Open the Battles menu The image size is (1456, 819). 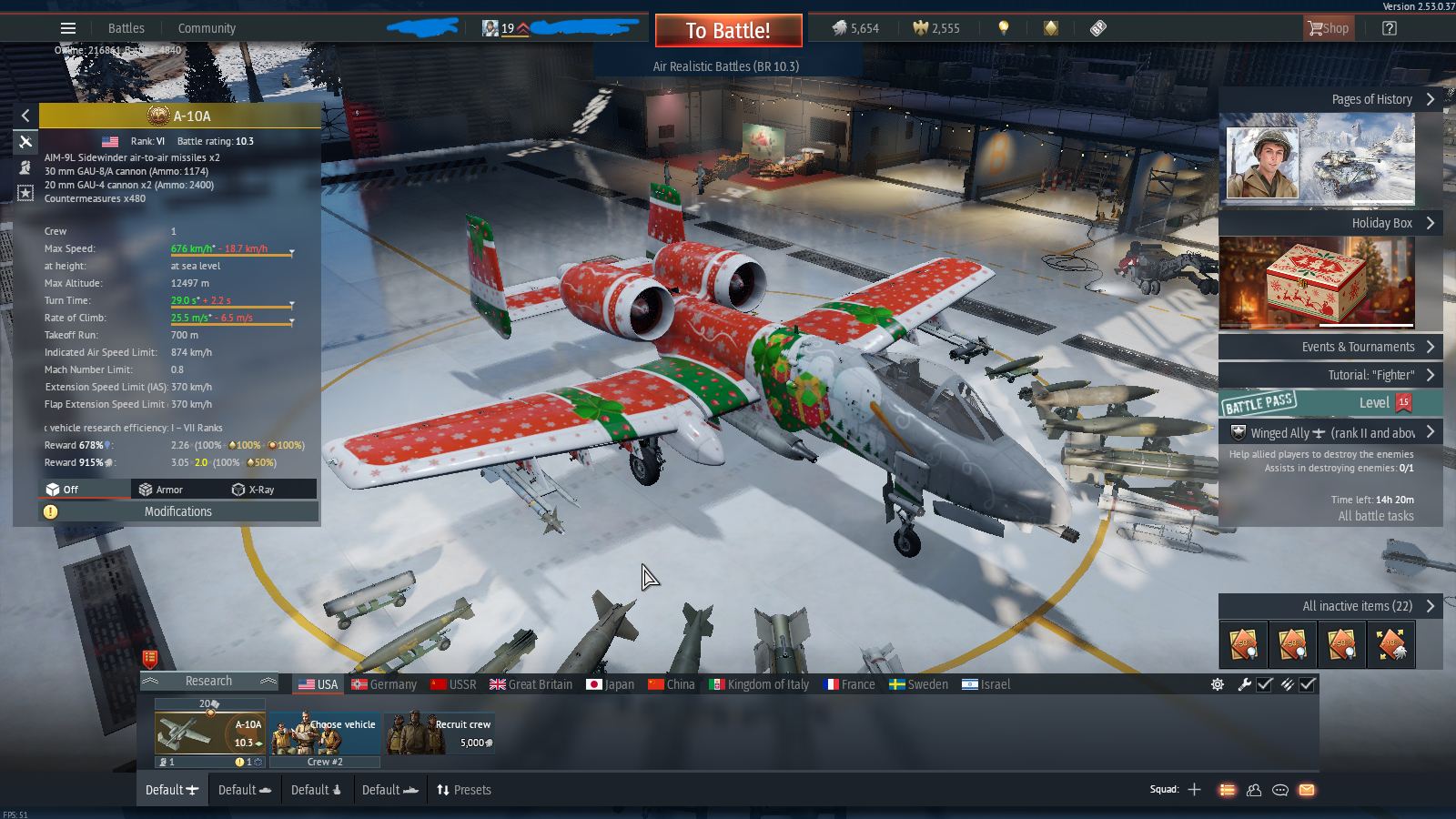126,28
